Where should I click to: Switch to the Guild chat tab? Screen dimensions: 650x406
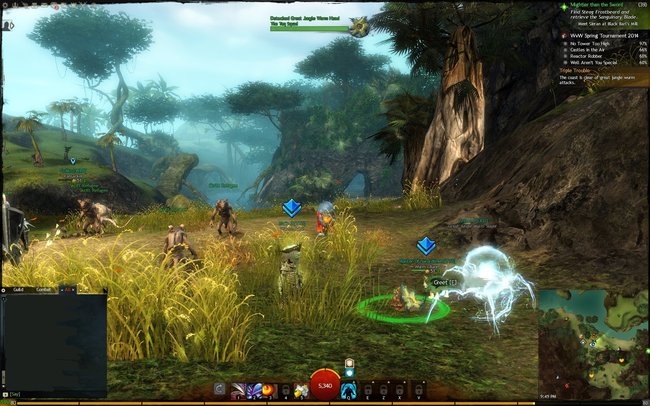click(19, 288)
